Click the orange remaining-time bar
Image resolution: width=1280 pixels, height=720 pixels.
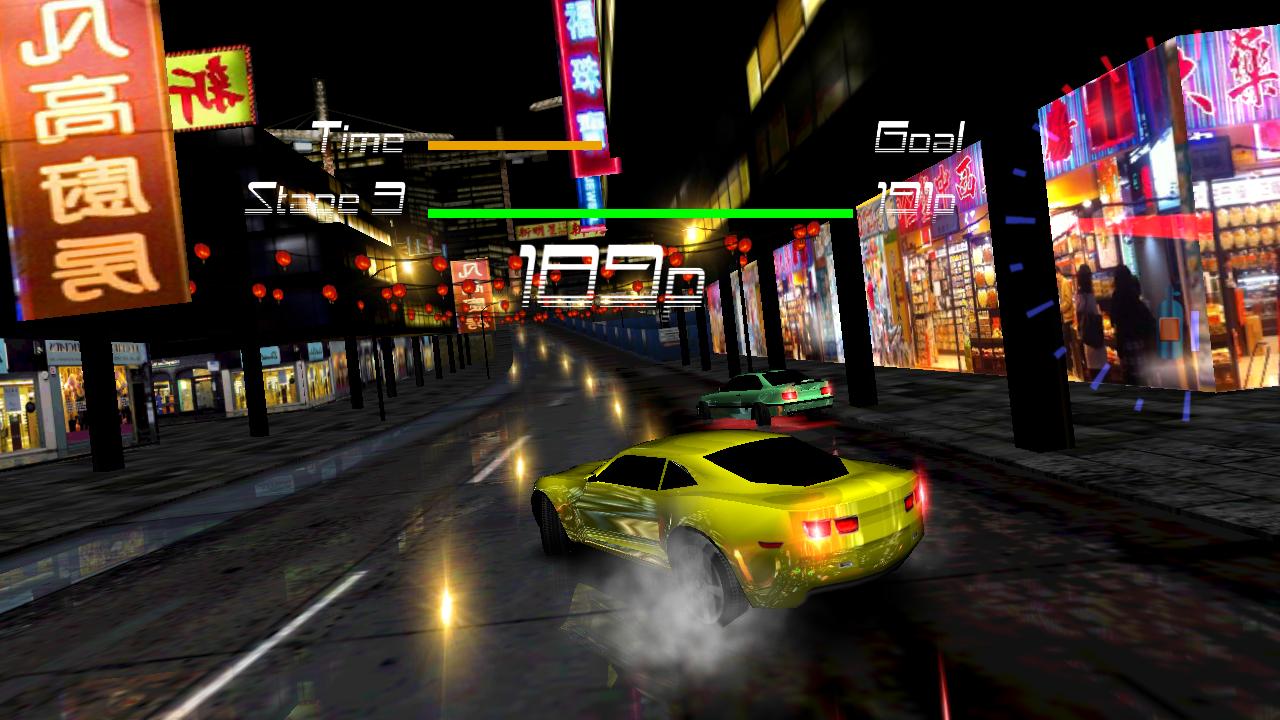click(515, 145)
